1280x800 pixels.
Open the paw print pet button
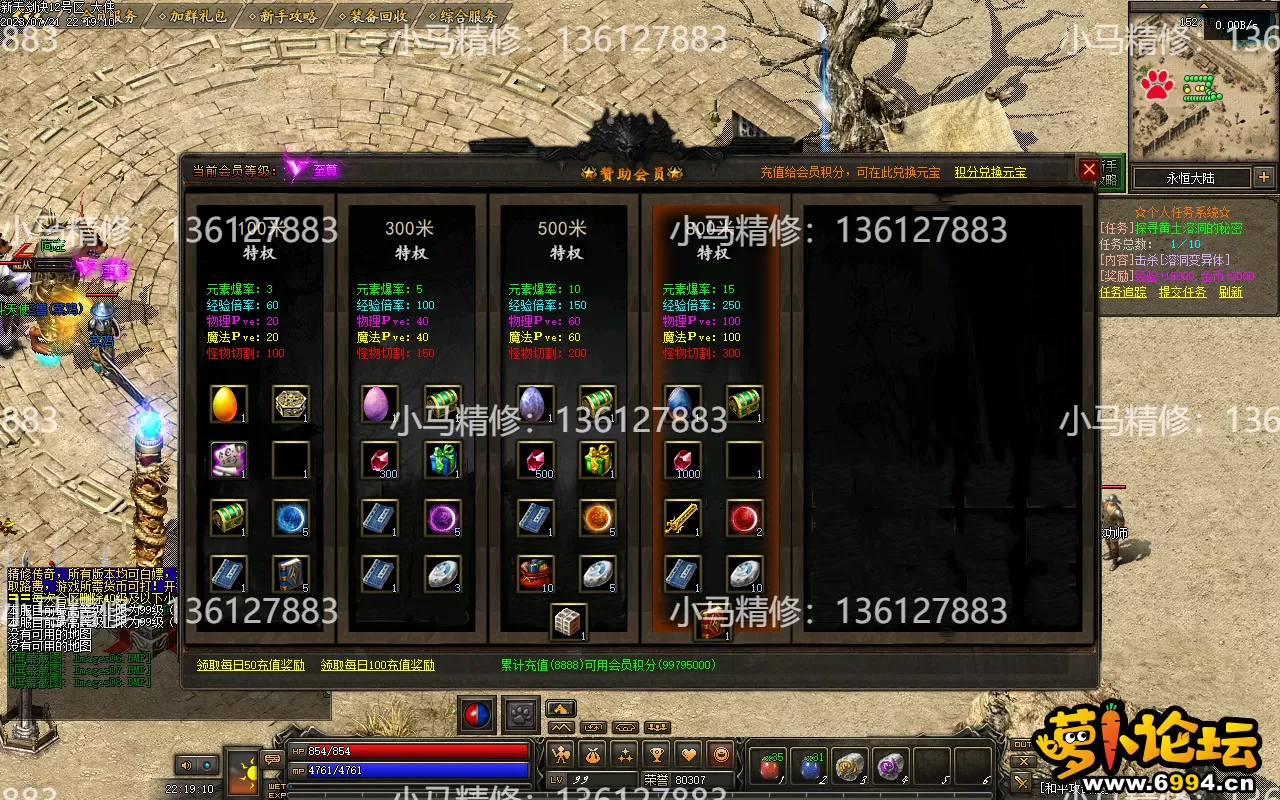(x=521, y=714)
